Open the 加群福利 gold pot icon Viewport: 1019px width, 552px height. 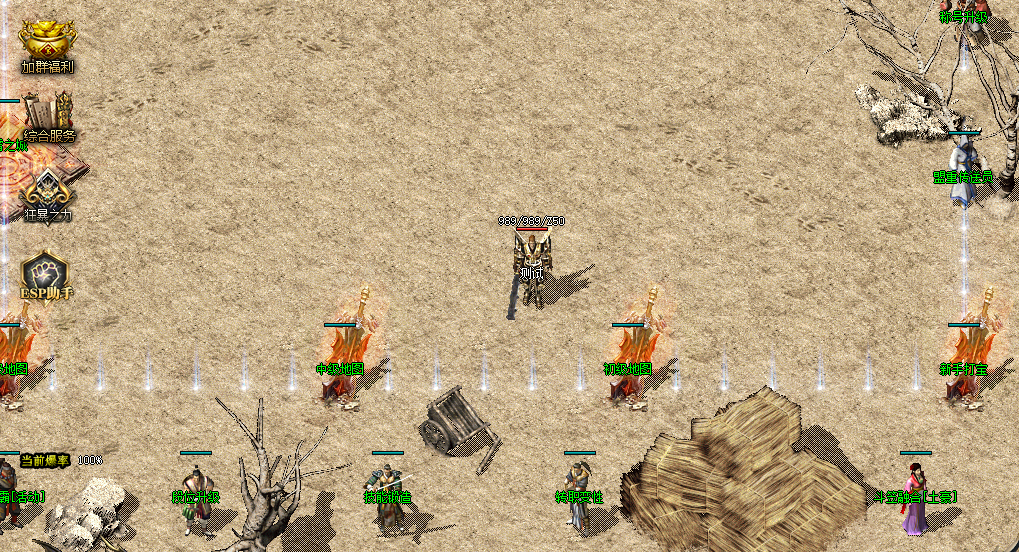click(47, 43)
